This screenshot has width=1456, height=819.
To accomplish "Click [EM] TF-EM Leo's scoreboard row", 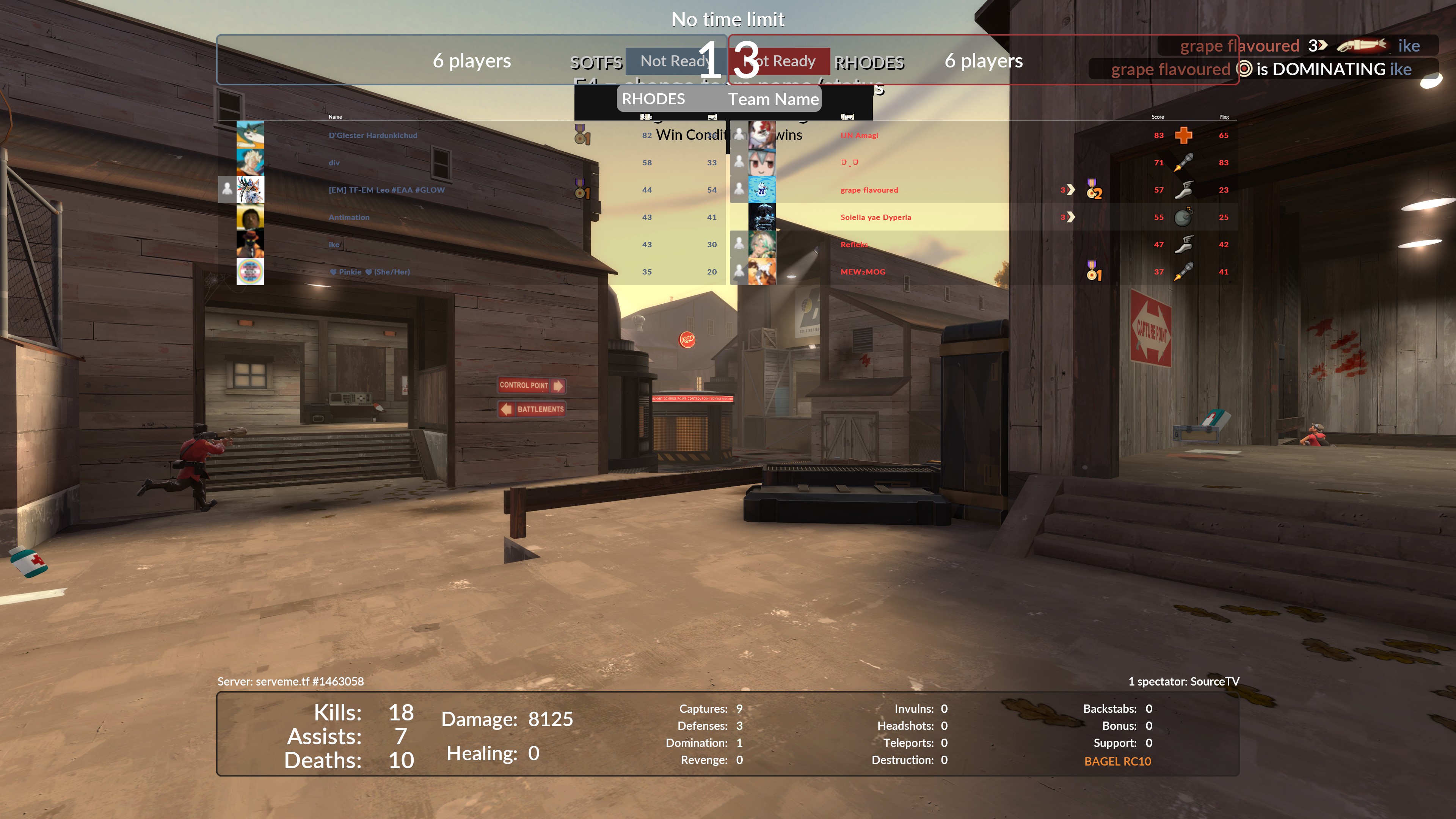I will 387,190.
